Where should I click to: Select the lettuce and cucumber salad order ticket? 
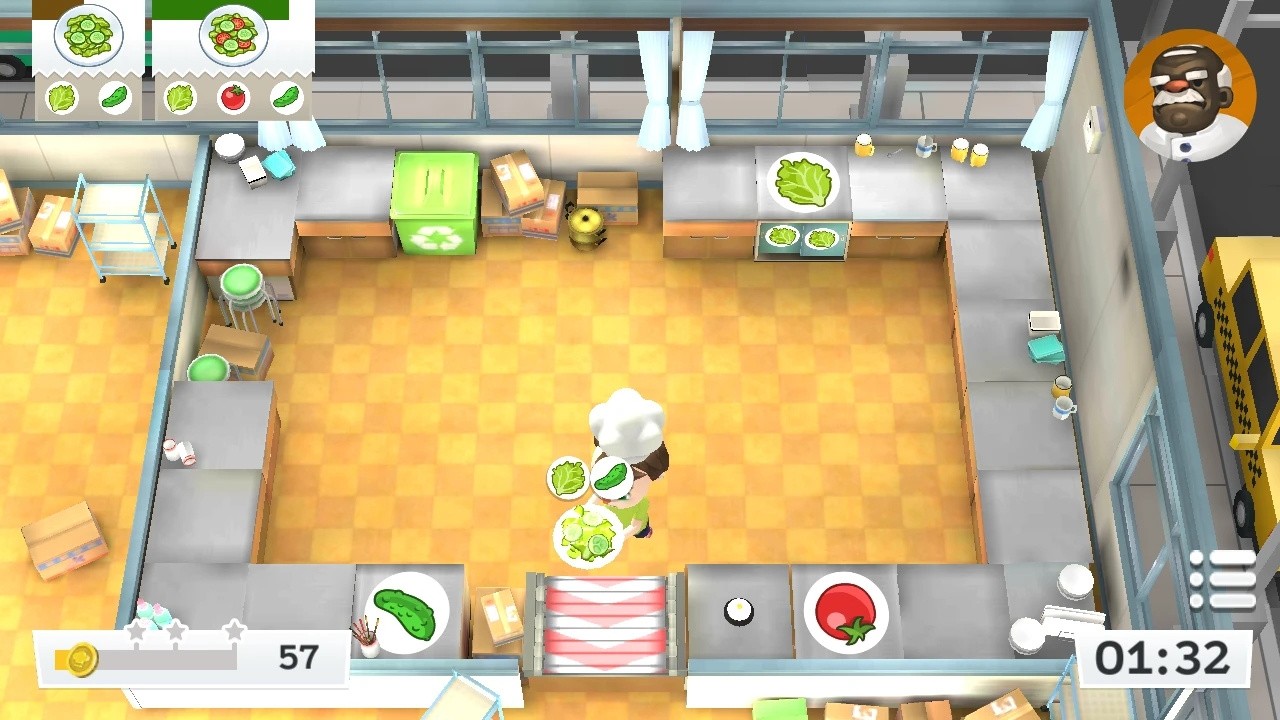(x=90, y=60)
